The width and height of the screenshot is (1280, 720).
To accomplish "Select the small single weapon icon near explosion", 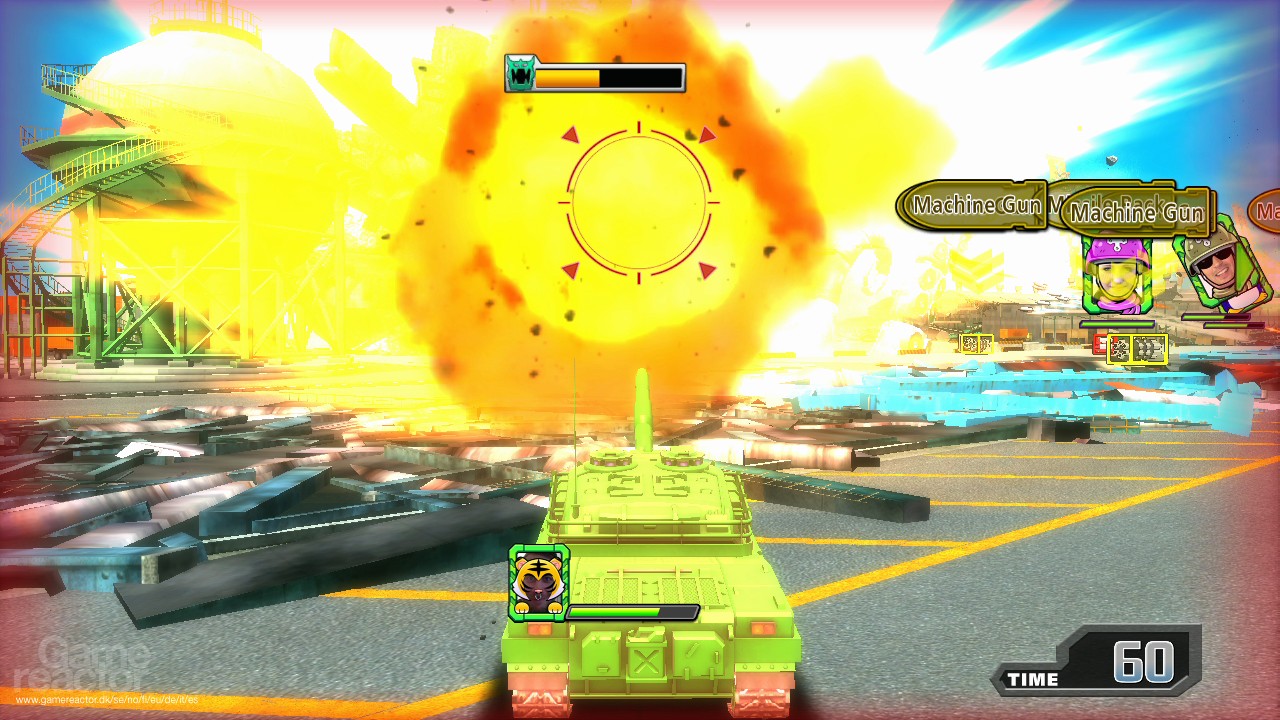I will pyautogui.click(x=975, y=344).
